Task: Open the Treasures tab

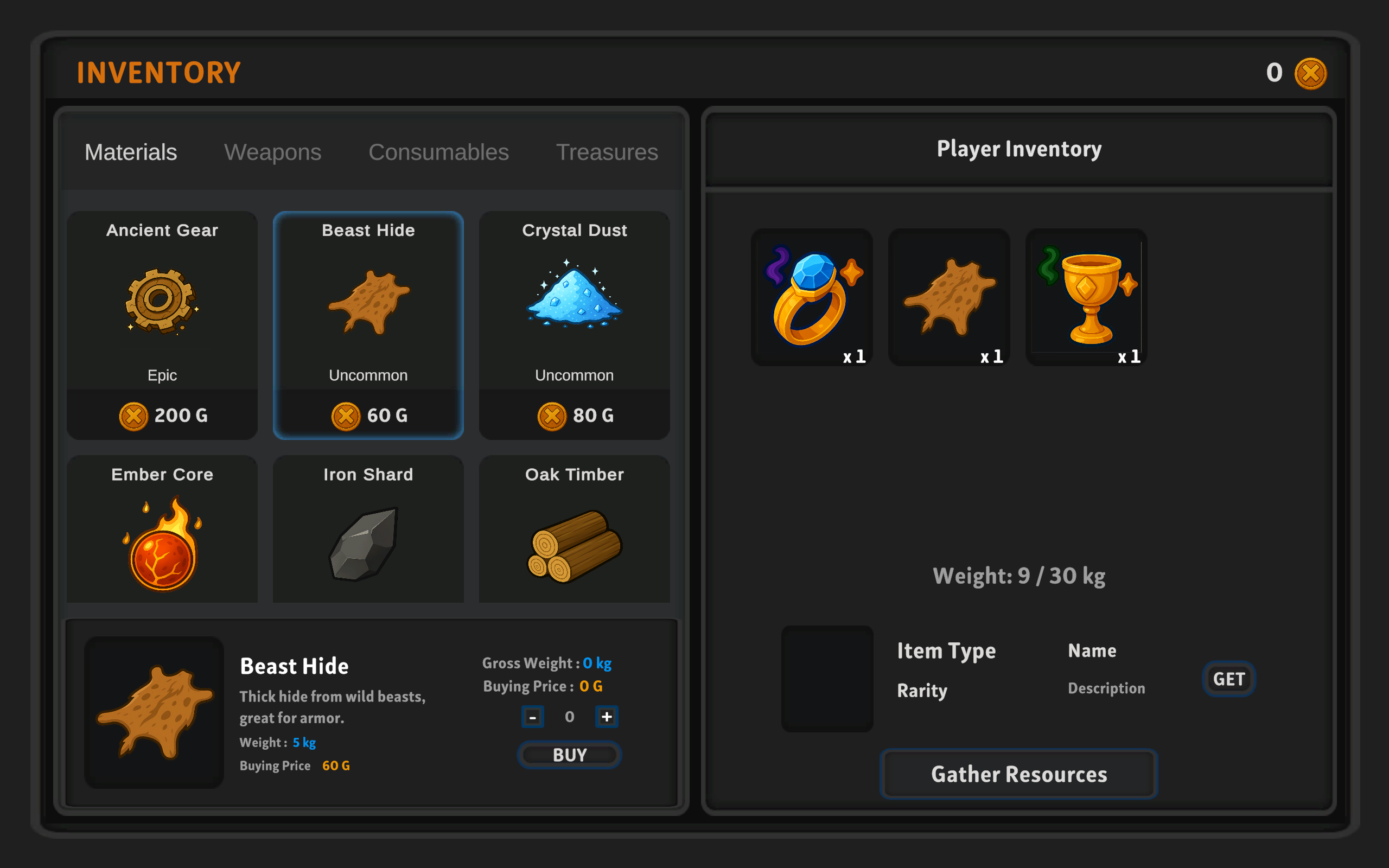Action: [x=607, y=152]
